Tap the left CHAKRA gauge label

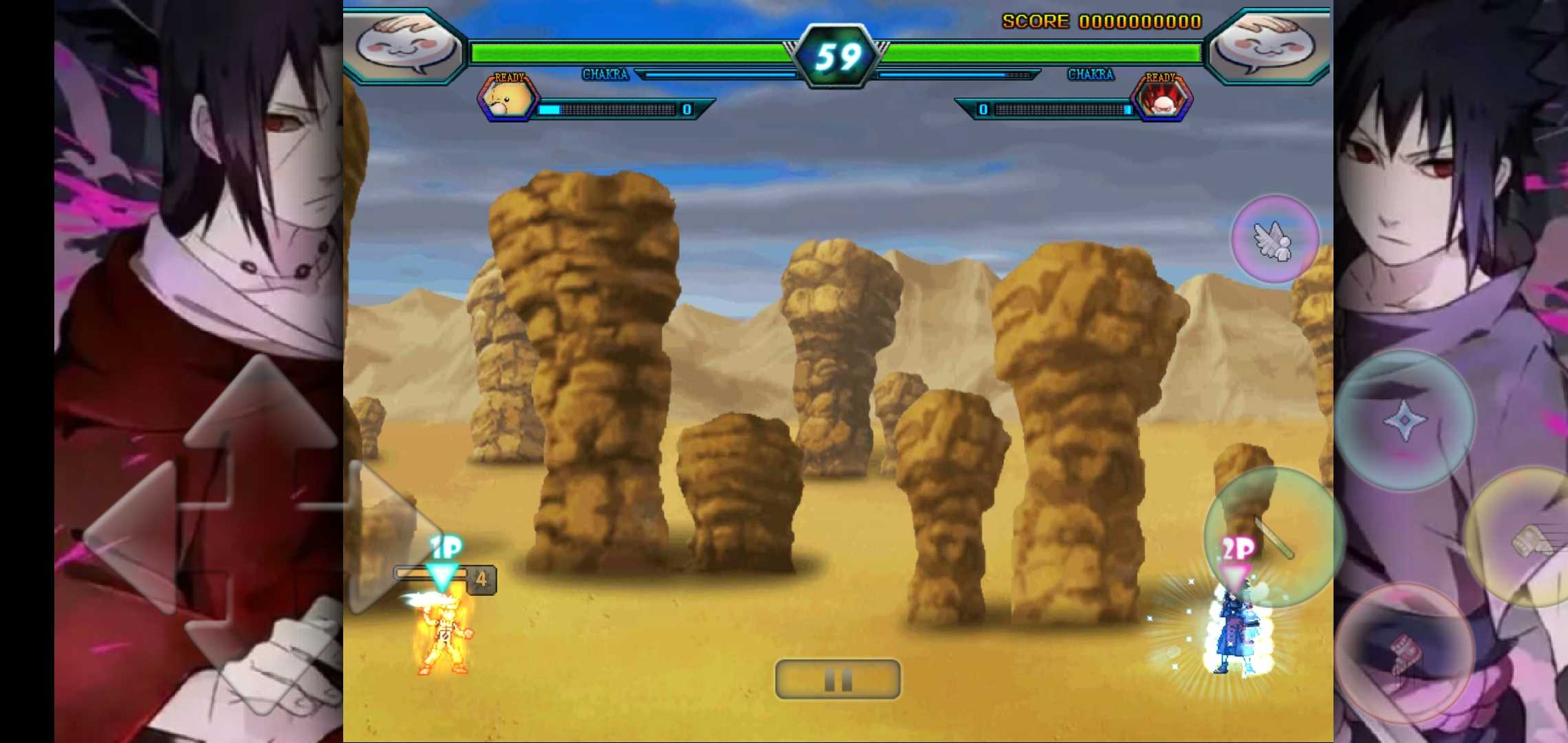point(605,74)
